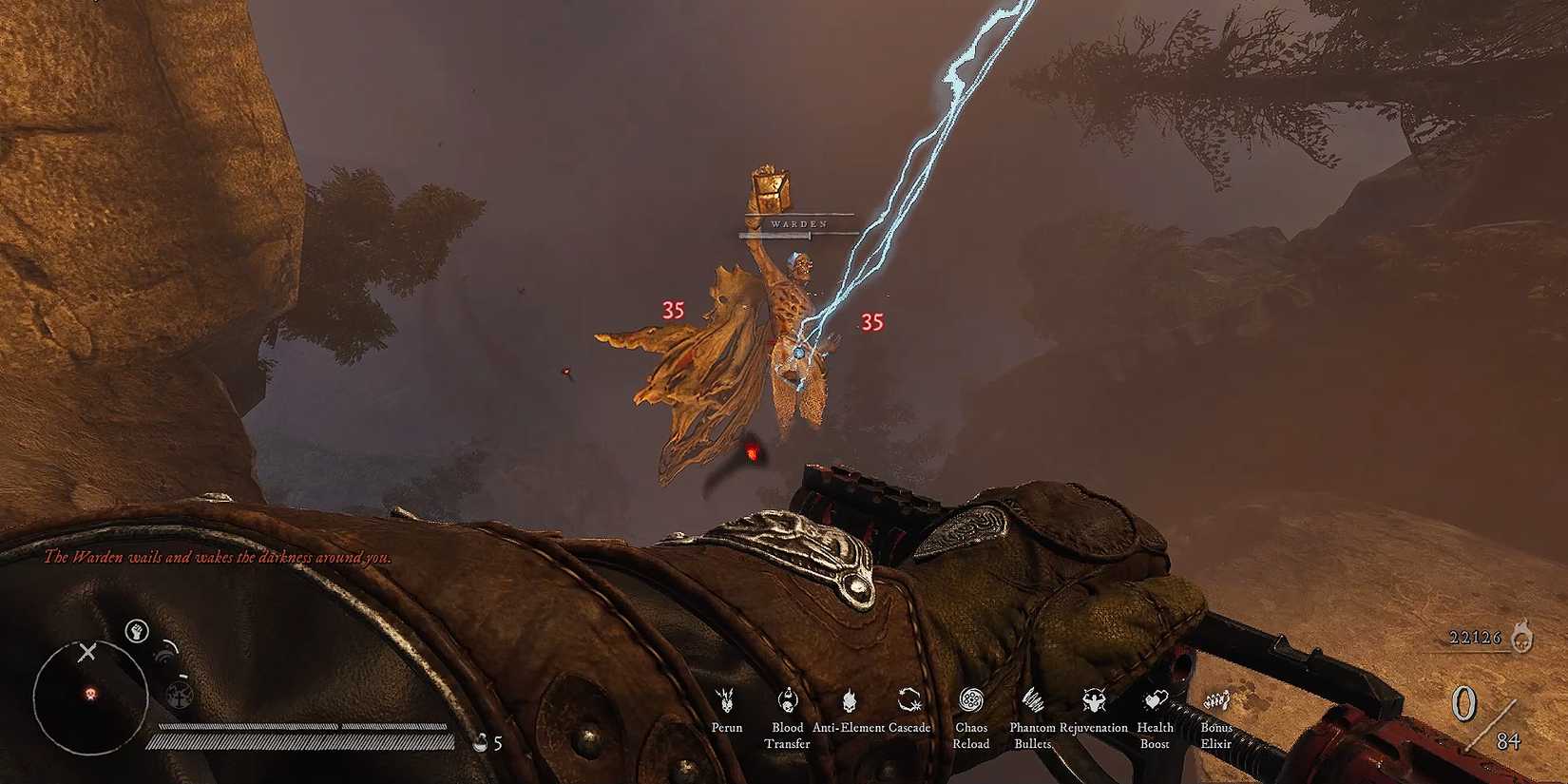Activate the Blood Transfer icon
The width and height of the screenshot is (1568, 784).
[x=787, y=700]
